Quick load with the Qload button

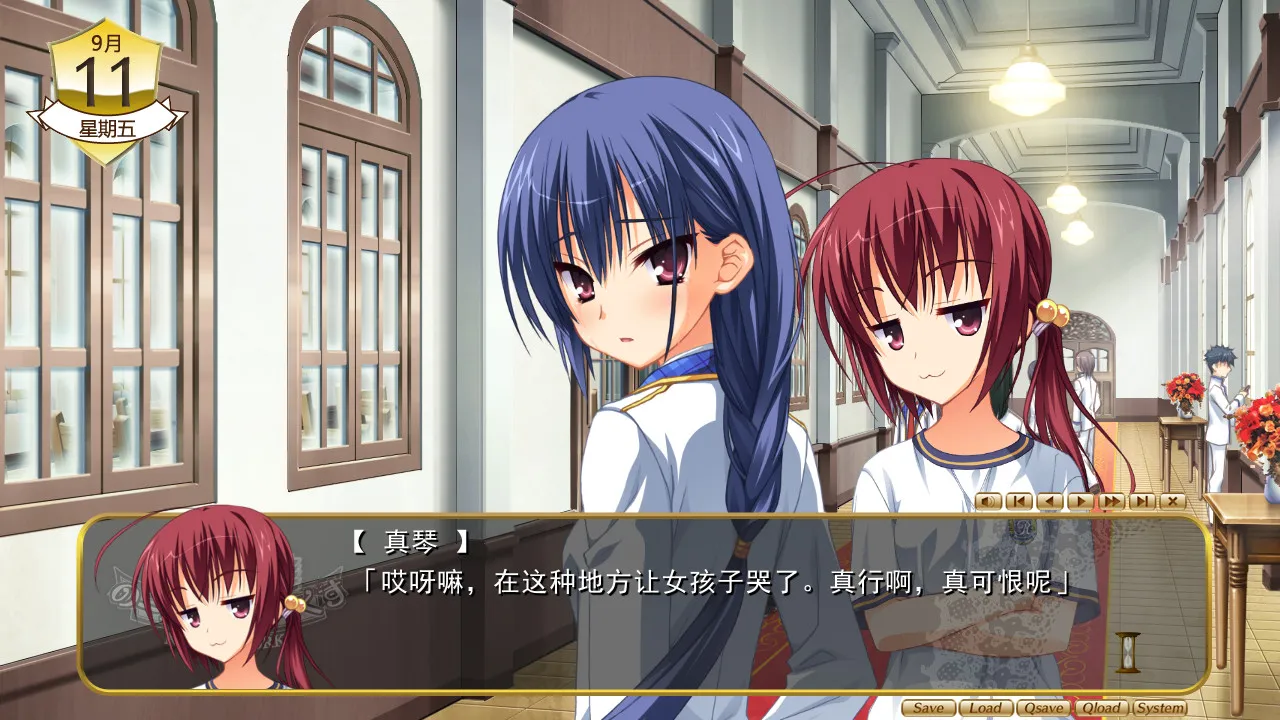tap(1101, 708)
